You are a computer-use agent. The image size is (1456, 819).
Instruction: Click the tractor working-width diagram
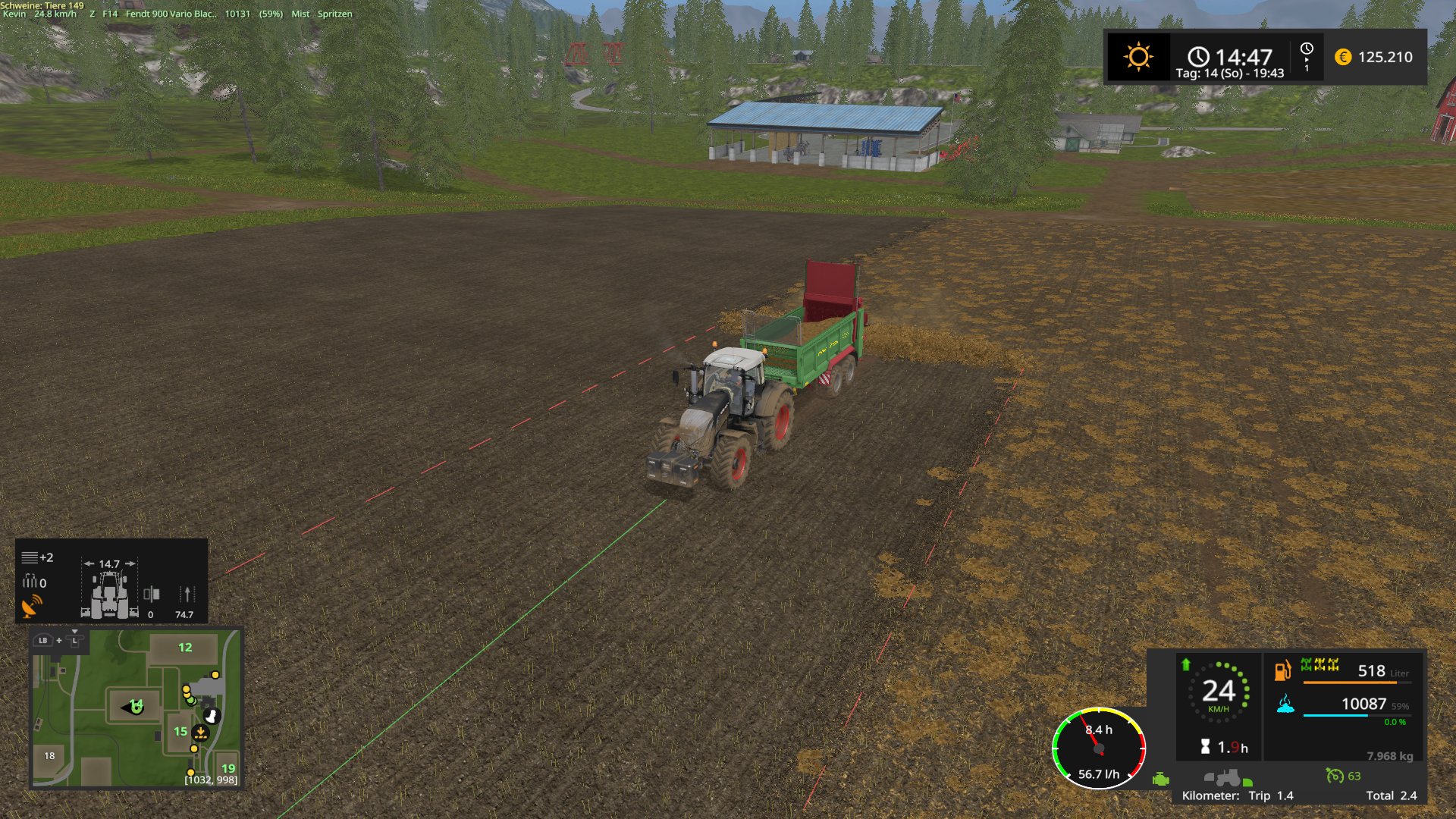click(110, 591)
